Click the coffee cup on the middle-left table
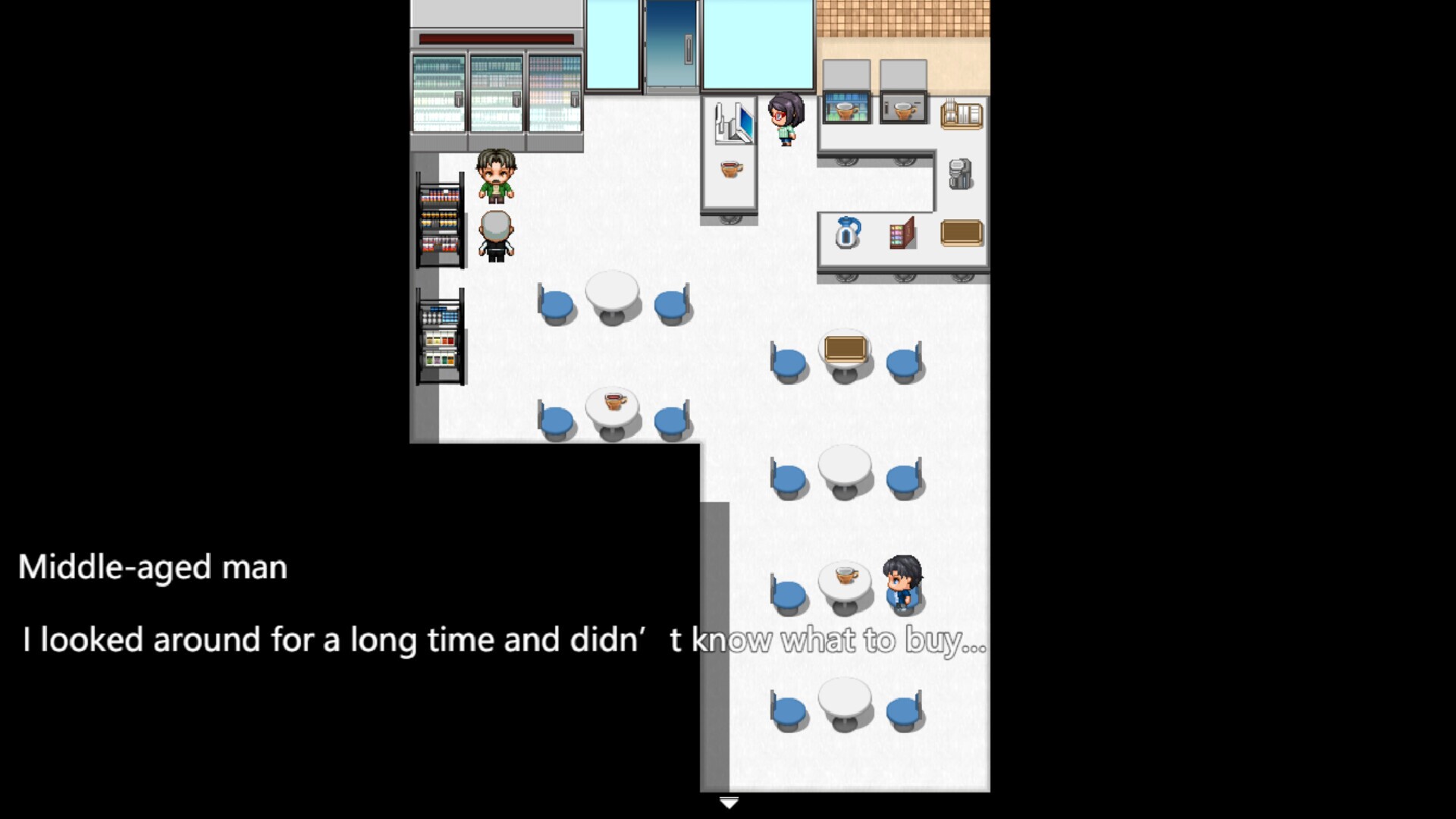Screen dimensions: 1456x819 click(x=613, y=400)
